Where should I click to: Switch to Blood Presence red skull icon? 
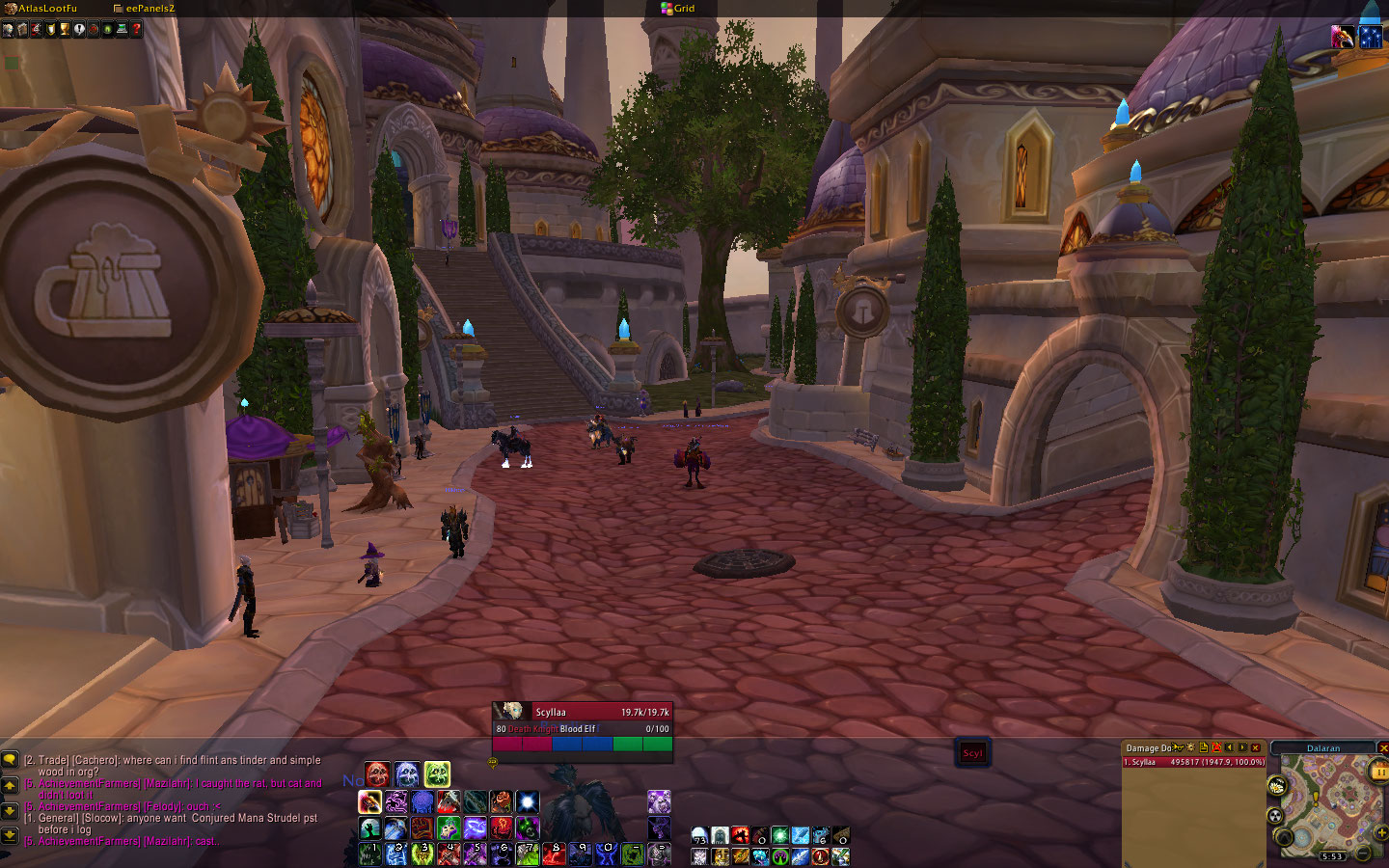377,773
